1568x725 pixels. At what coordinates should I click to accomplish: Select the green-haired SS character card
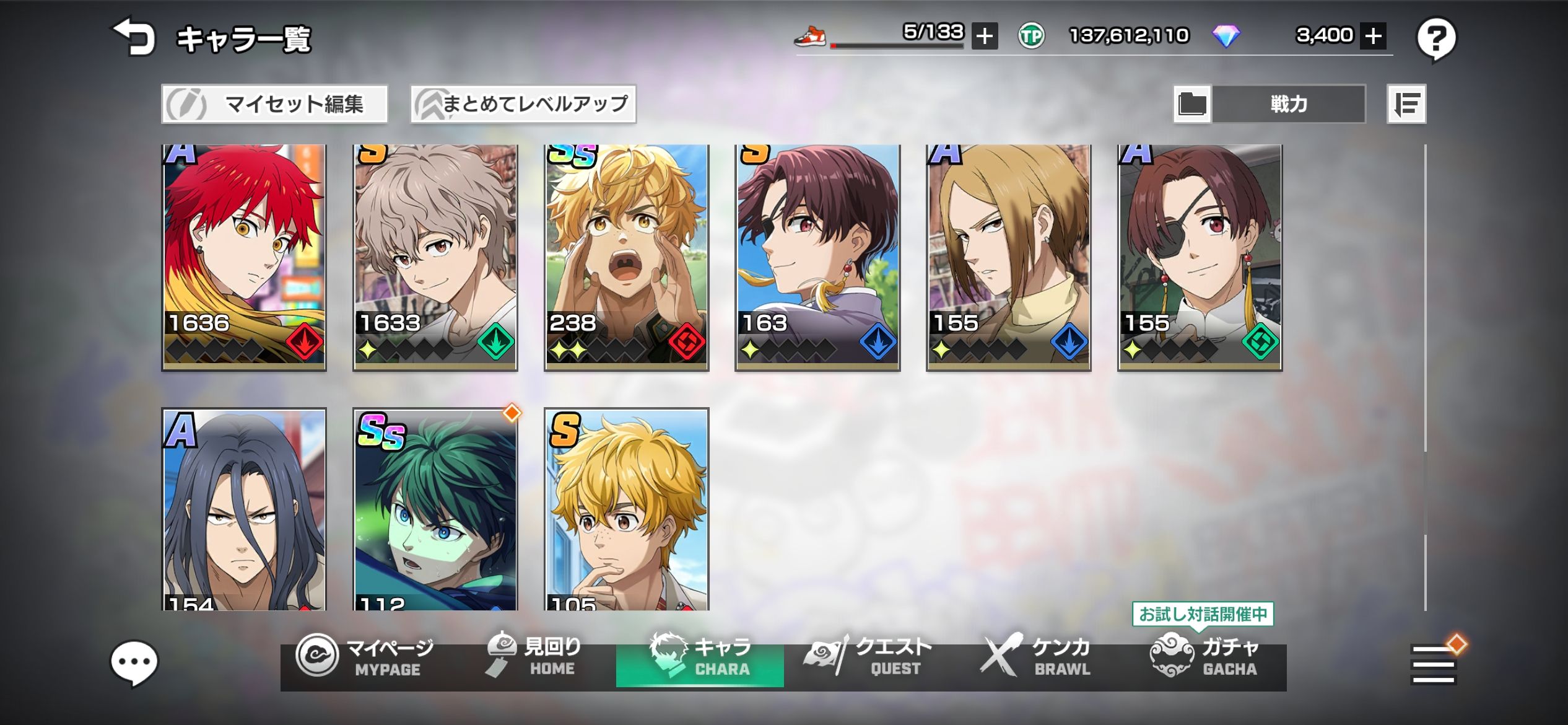(435, 509)
